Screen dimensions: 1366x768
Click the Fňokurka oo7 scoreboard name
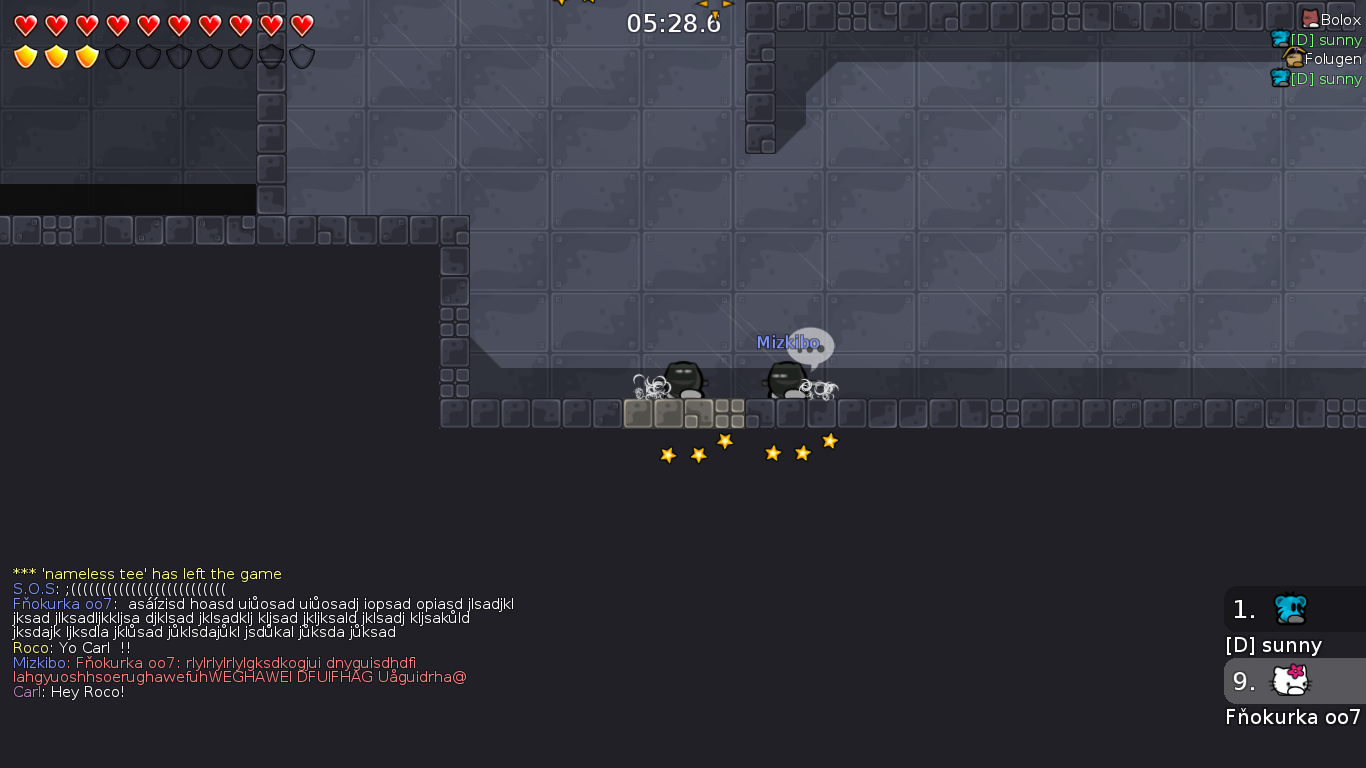(1290, 717)
